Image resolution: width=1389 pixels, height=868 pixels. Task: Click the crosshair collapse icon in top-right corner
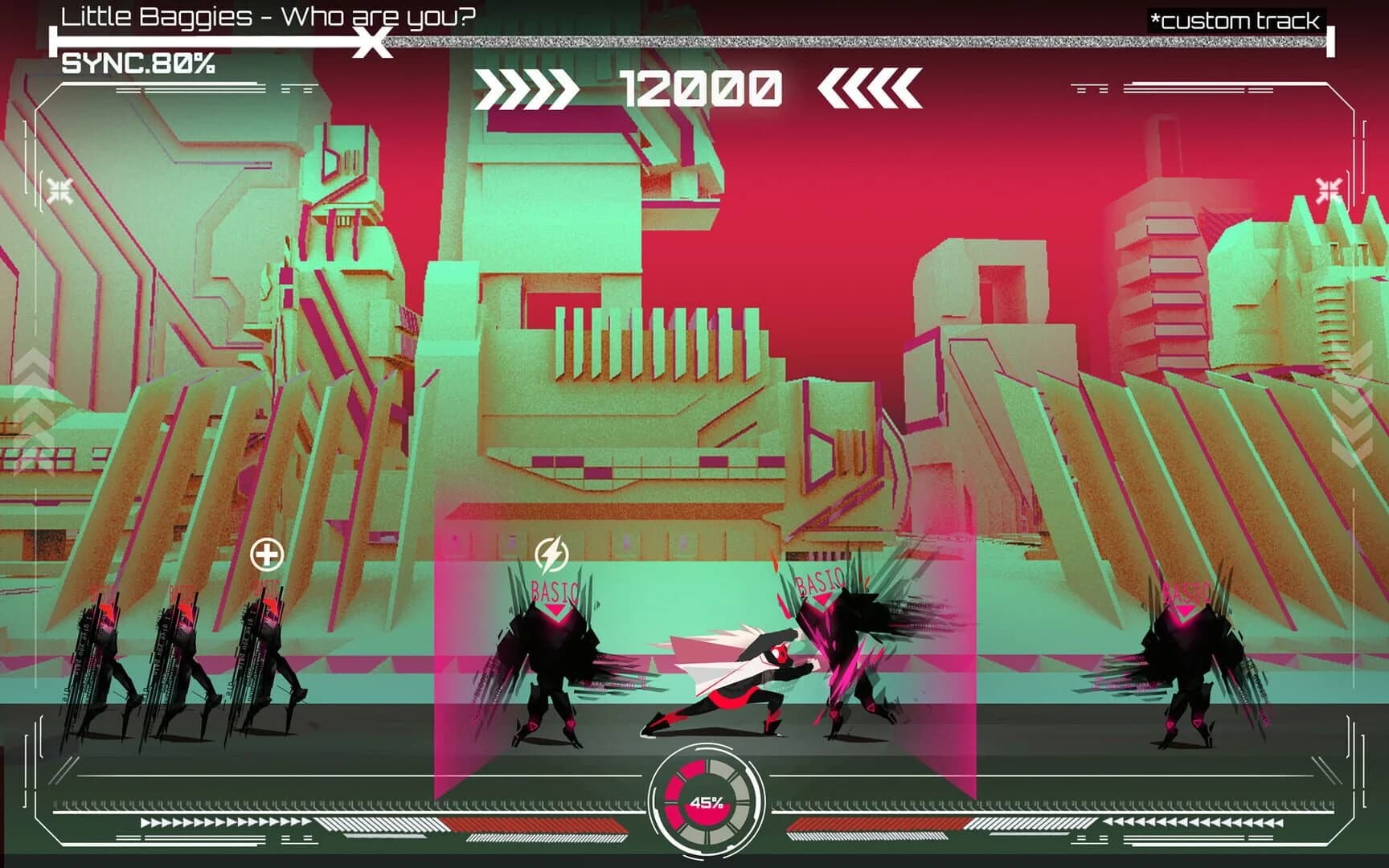click(x=1327, y=190)
